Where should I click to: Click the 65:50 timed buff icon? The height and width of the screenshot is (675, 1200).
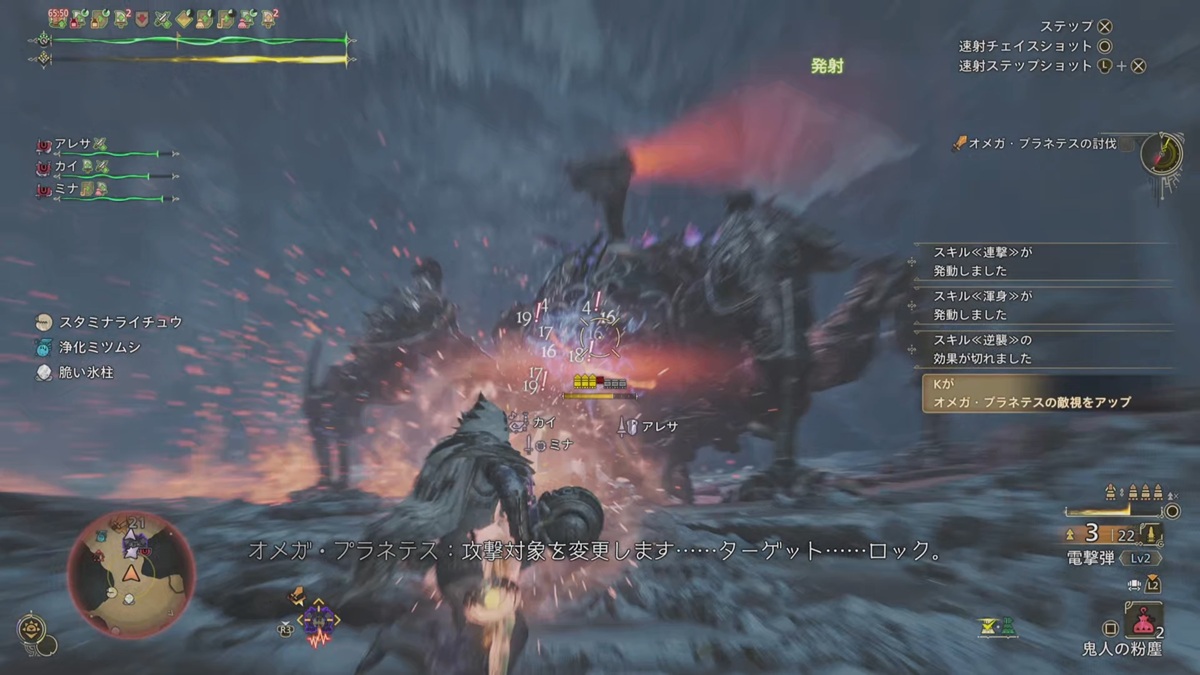(x=59, y=17)
